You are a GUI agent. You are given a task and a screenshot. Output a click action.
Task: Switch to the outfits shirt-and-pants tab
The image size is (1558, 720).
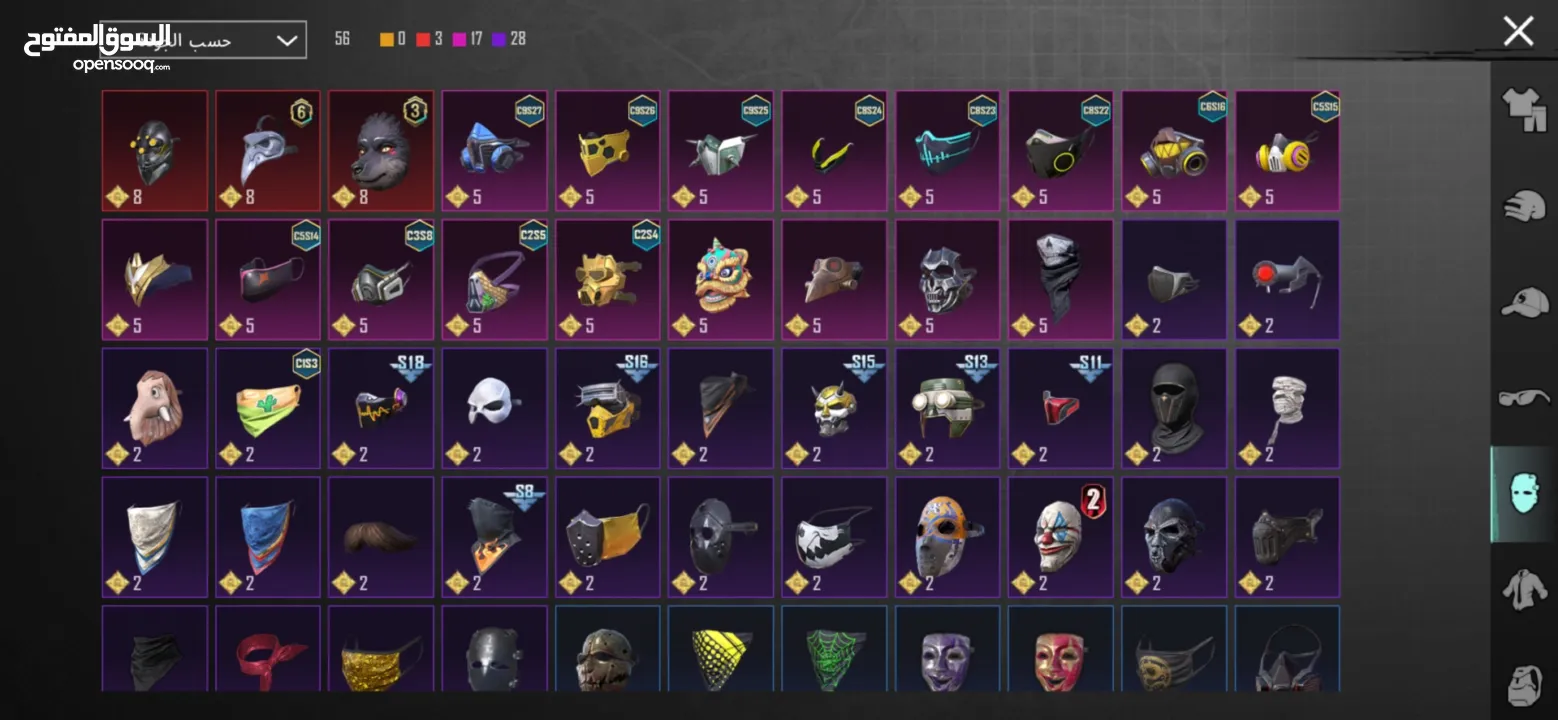coord(1524,108)
